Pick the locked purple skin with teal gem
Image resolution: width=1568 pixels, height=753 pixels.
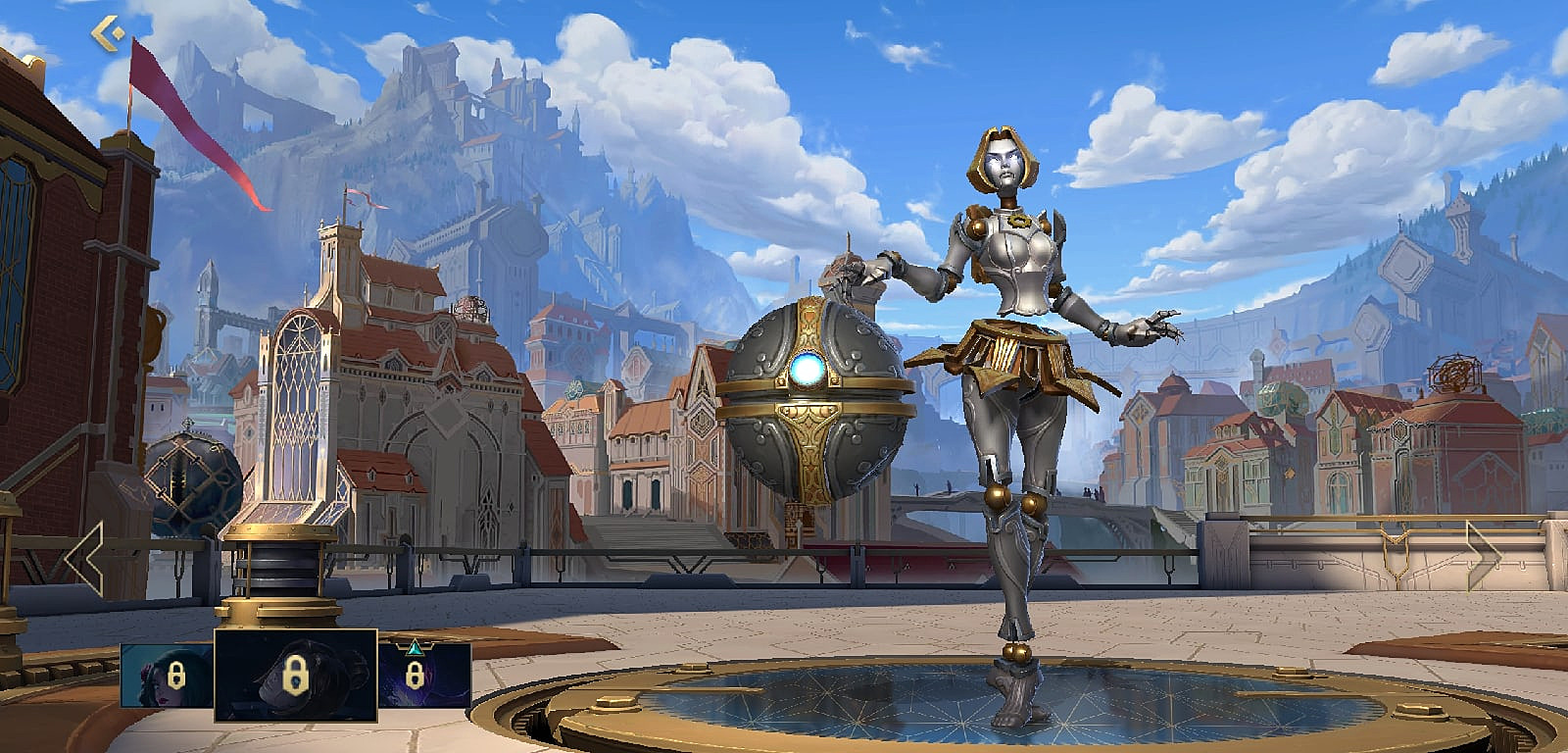pyautogui.click(x=424, y=675)
